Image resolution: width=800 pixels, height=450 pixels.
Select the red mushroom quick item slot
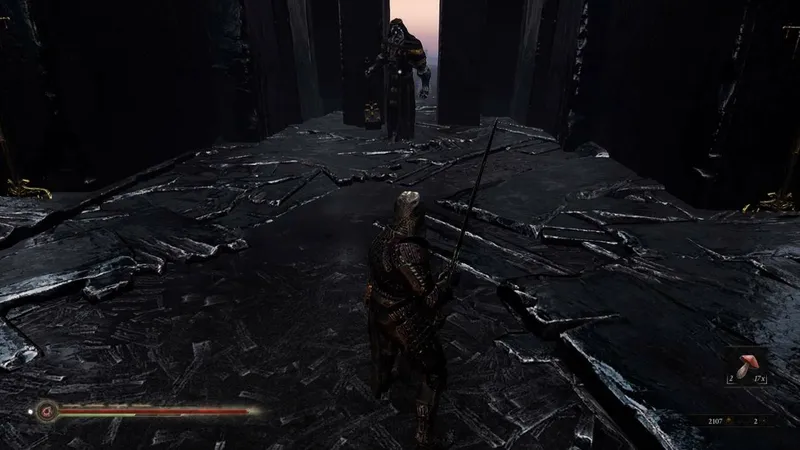pyautogui.click(x=745, y=365)
